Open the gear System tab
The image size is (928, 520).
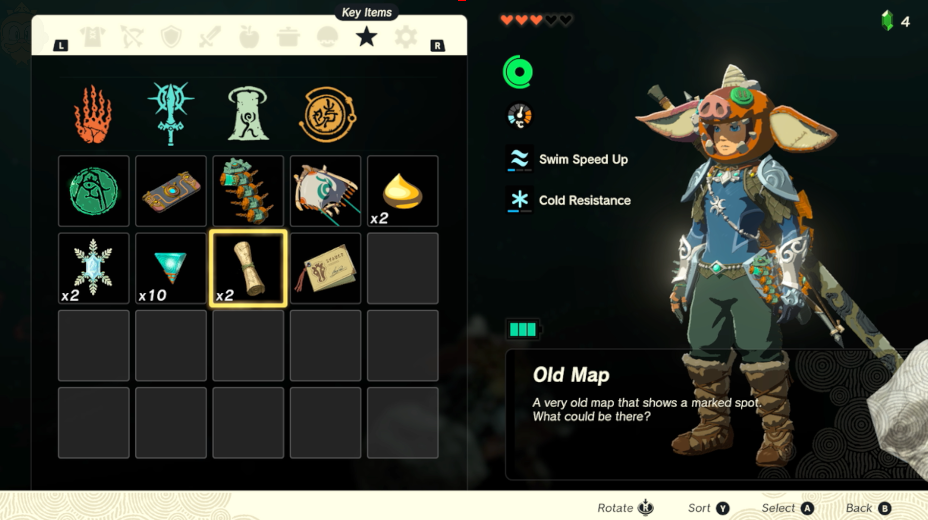(x=405, y=38)
